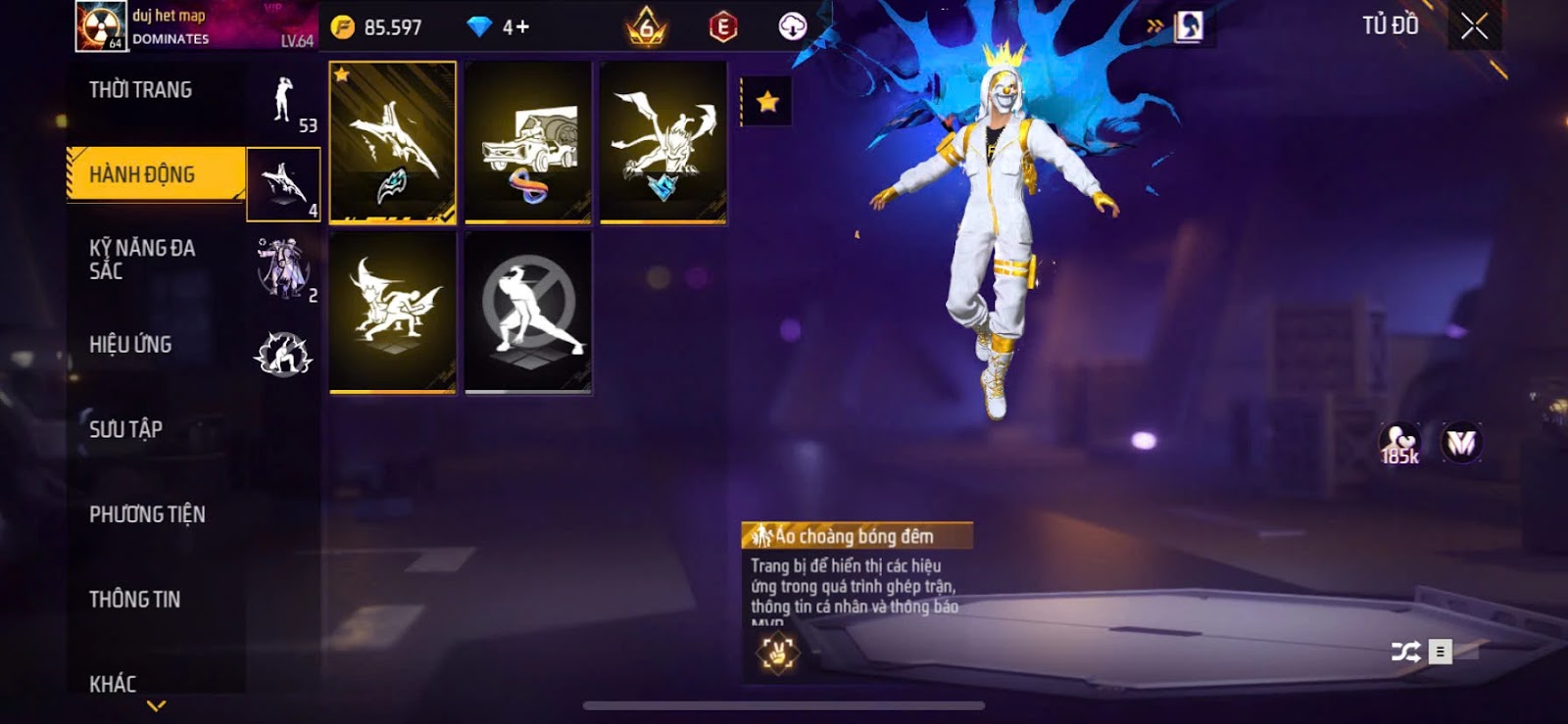Open the cloud download icon
1568x724 pixels.
(792, 27)
